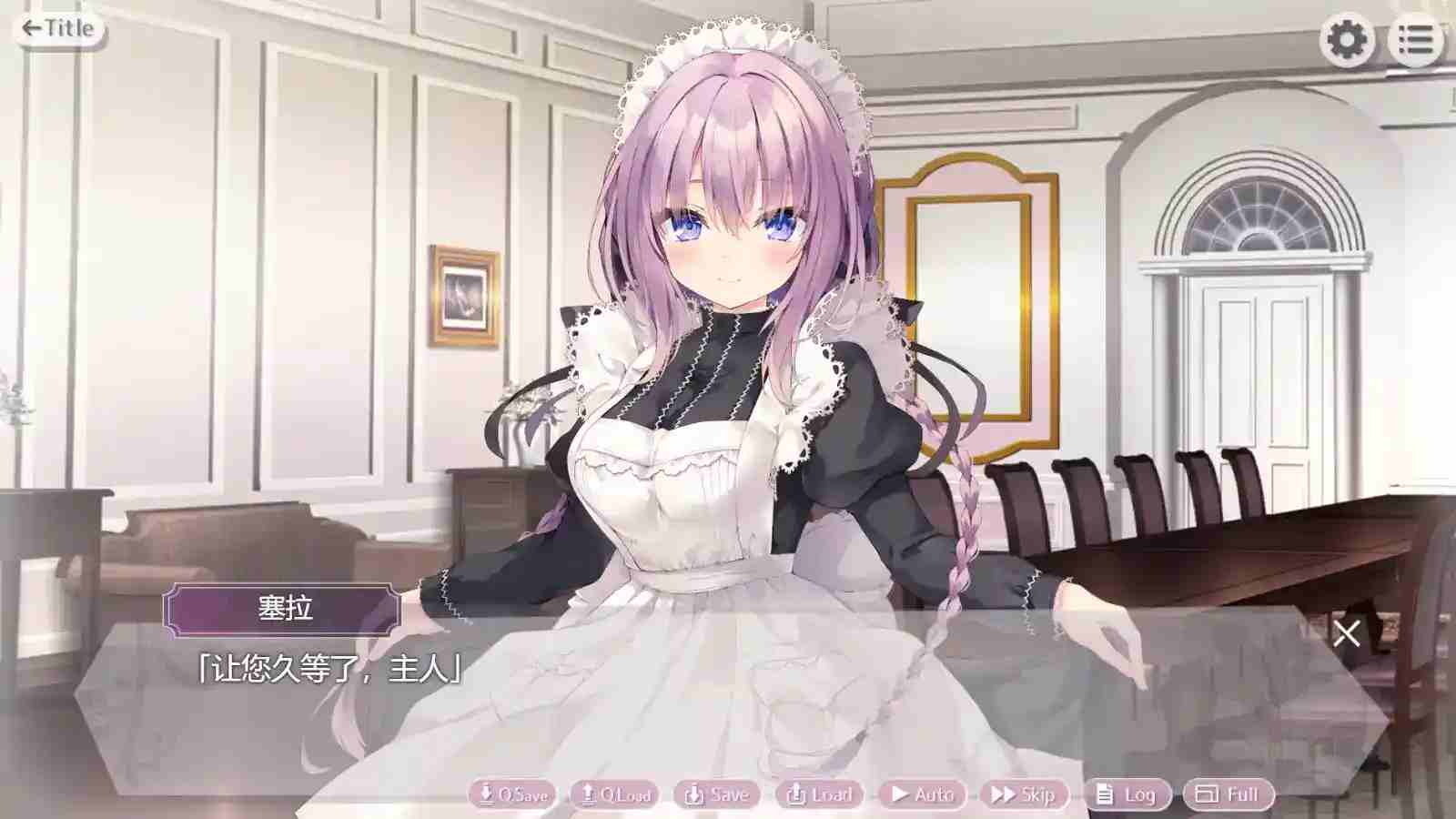This screenshot has width=1456, height=819.
Task: Click the character name plate reading 塞拉
Action: [284, 610]
